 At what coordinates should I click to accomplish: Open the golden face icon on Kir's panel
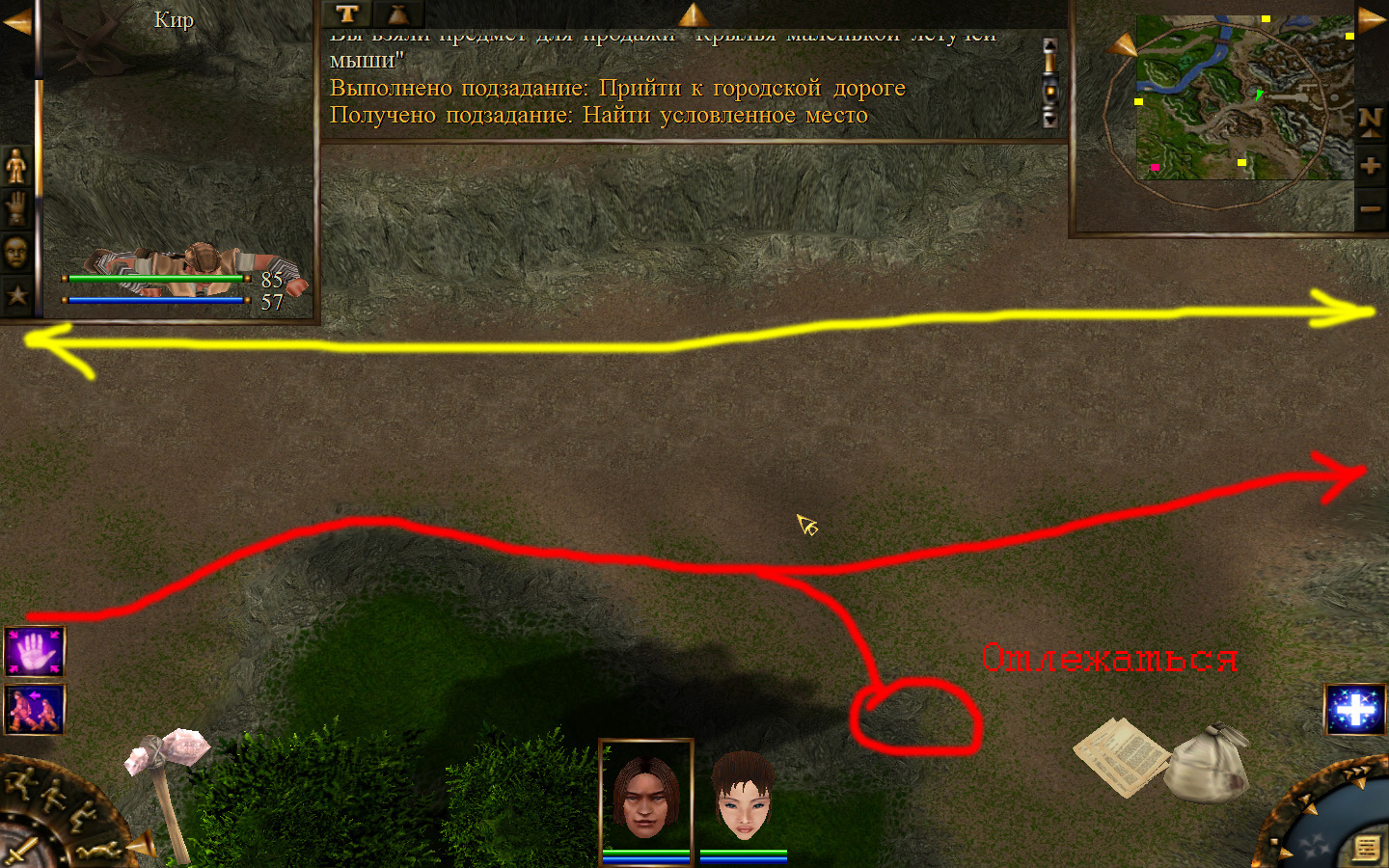tap(16, 252)
